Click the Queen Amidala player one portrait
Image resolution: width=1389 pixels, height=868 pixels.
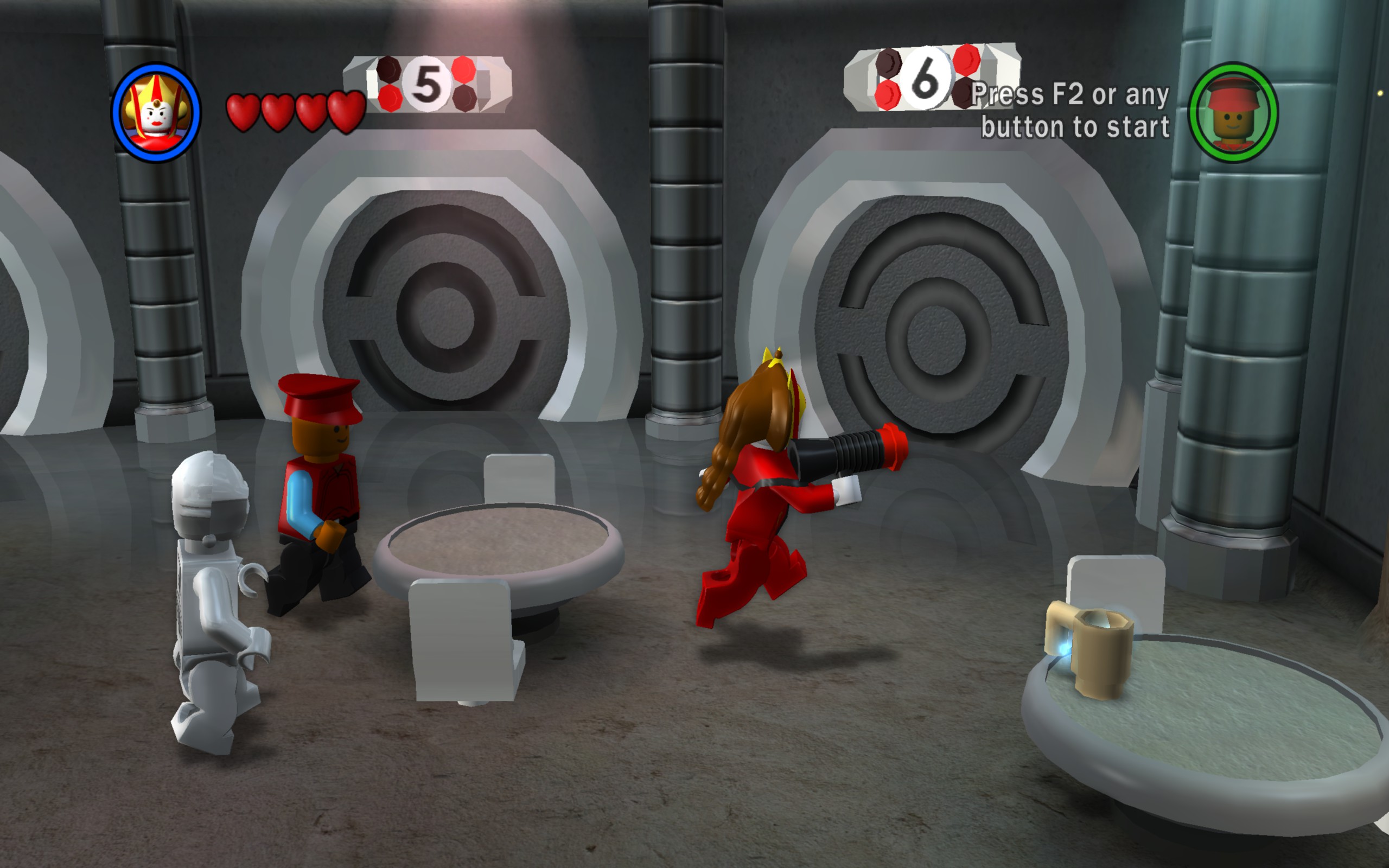coord(156,112)
